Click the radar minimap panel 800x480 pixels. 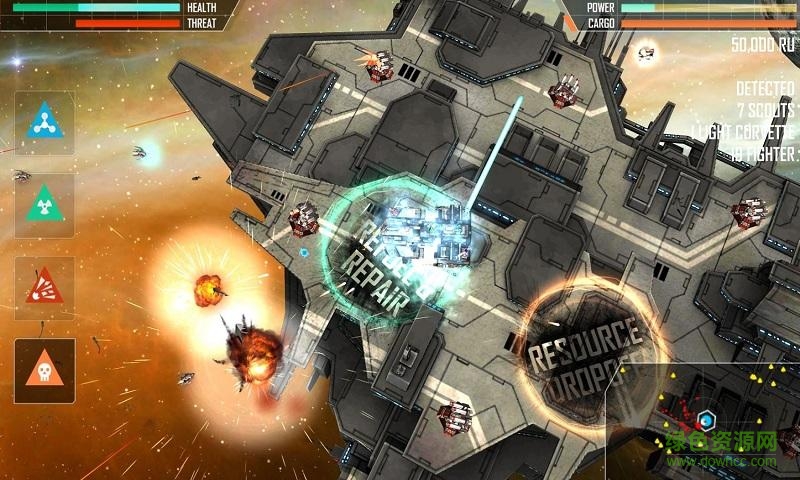705,420
